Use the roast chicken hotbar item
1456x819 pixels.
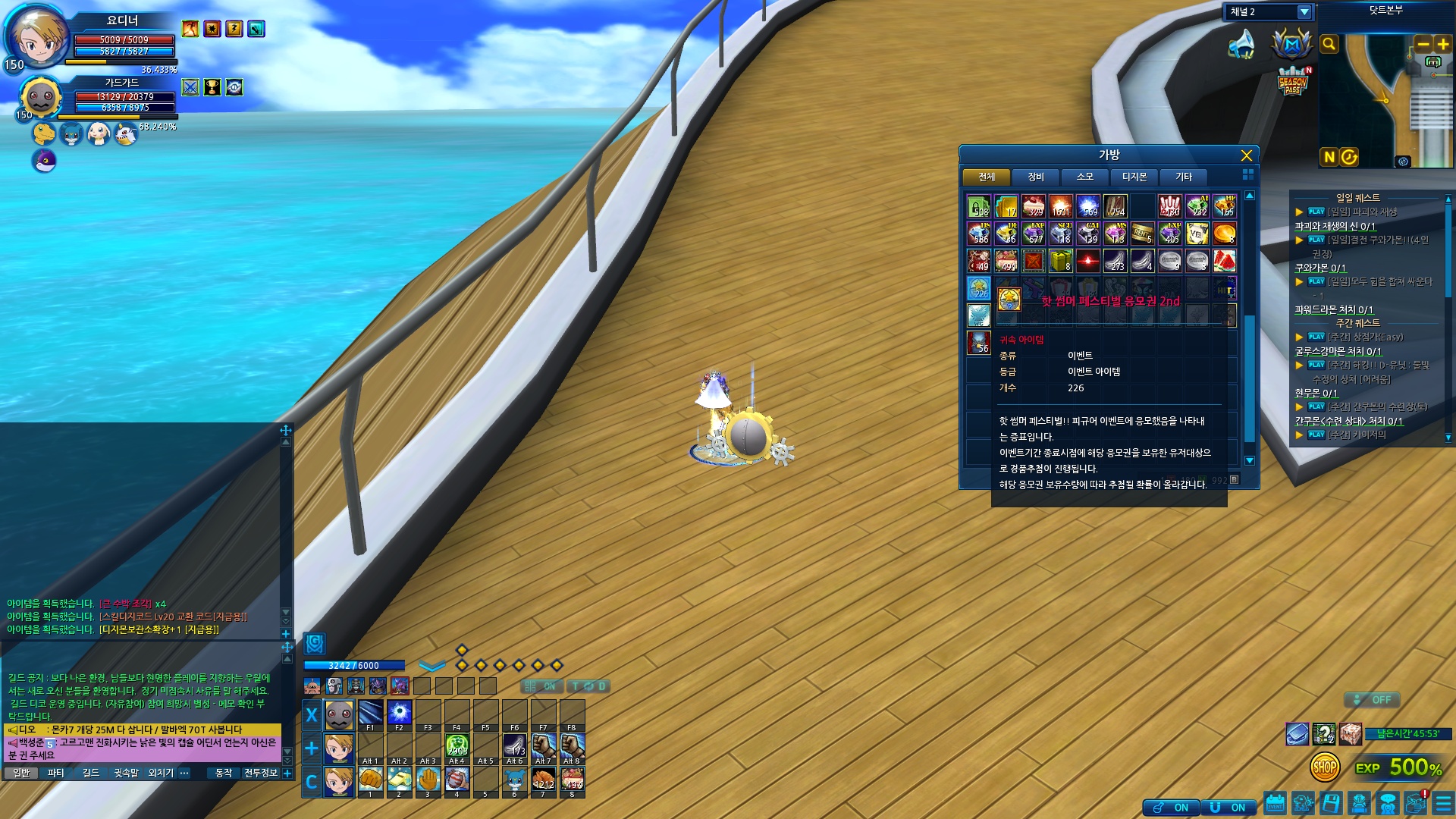(543, 779)
